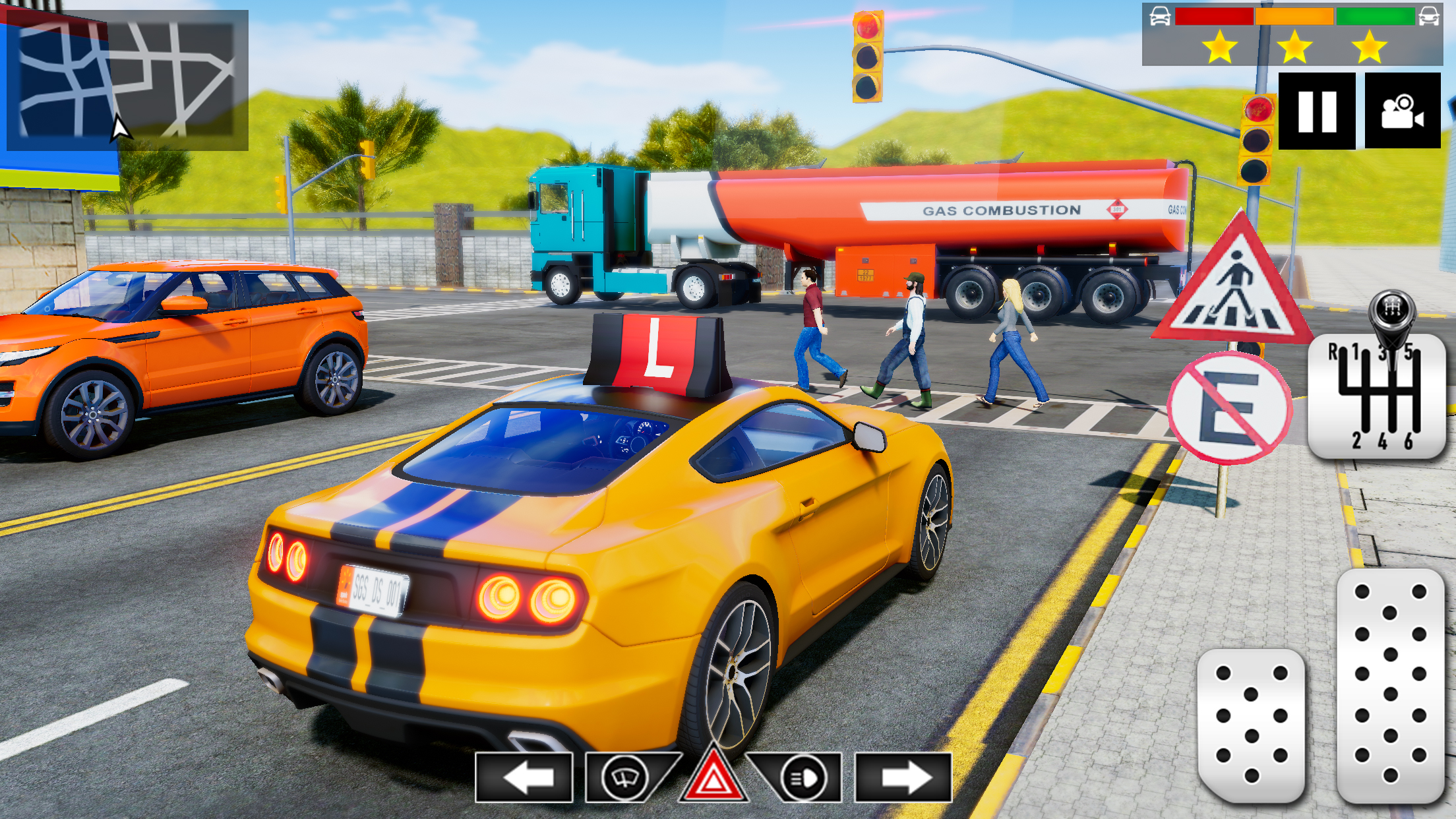1456x819 pixels.
Task: Hit the tall accelerator pedal
Action: coord(1390,686)
